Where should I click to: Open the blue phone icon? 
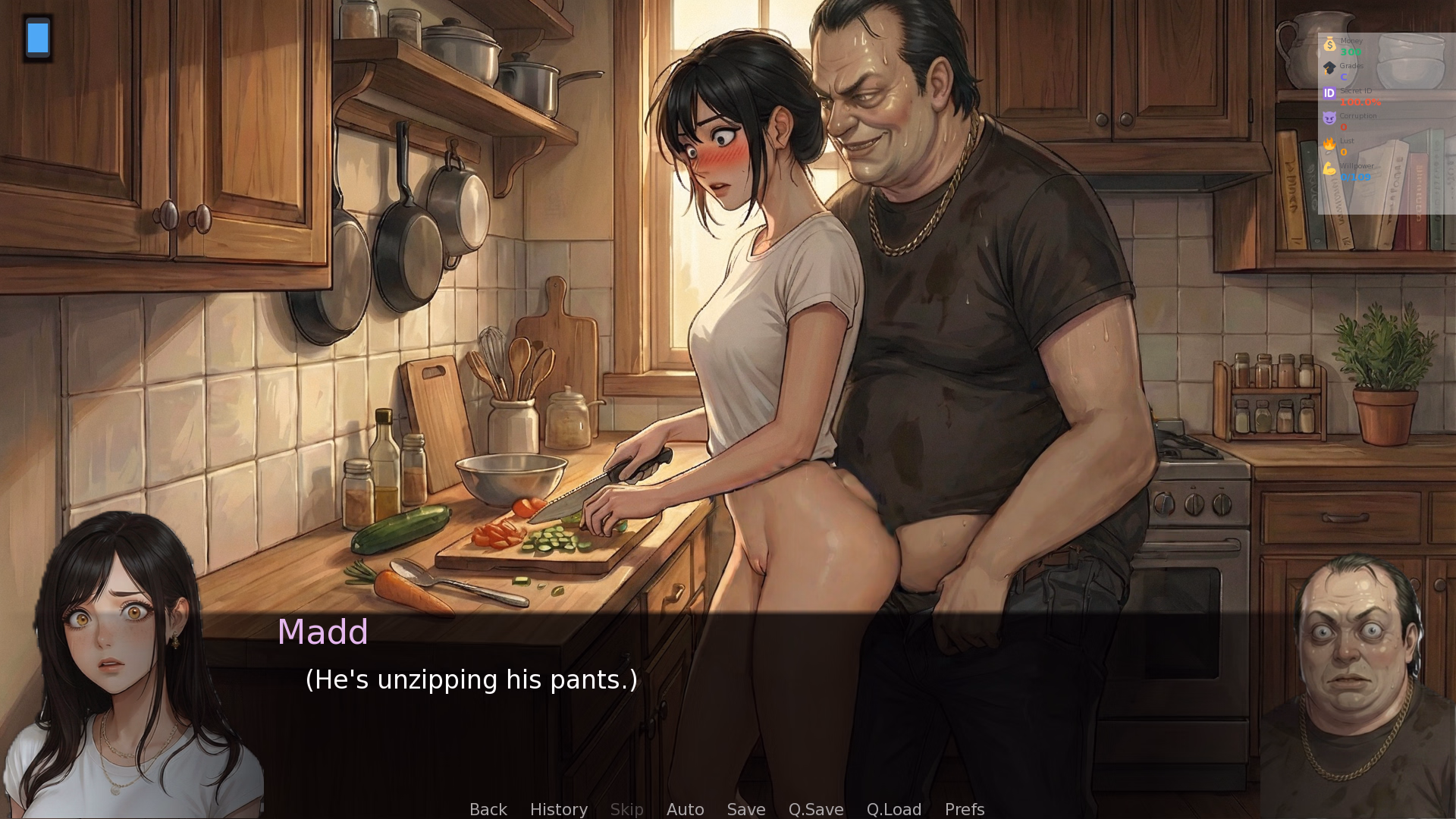(38, 38)
